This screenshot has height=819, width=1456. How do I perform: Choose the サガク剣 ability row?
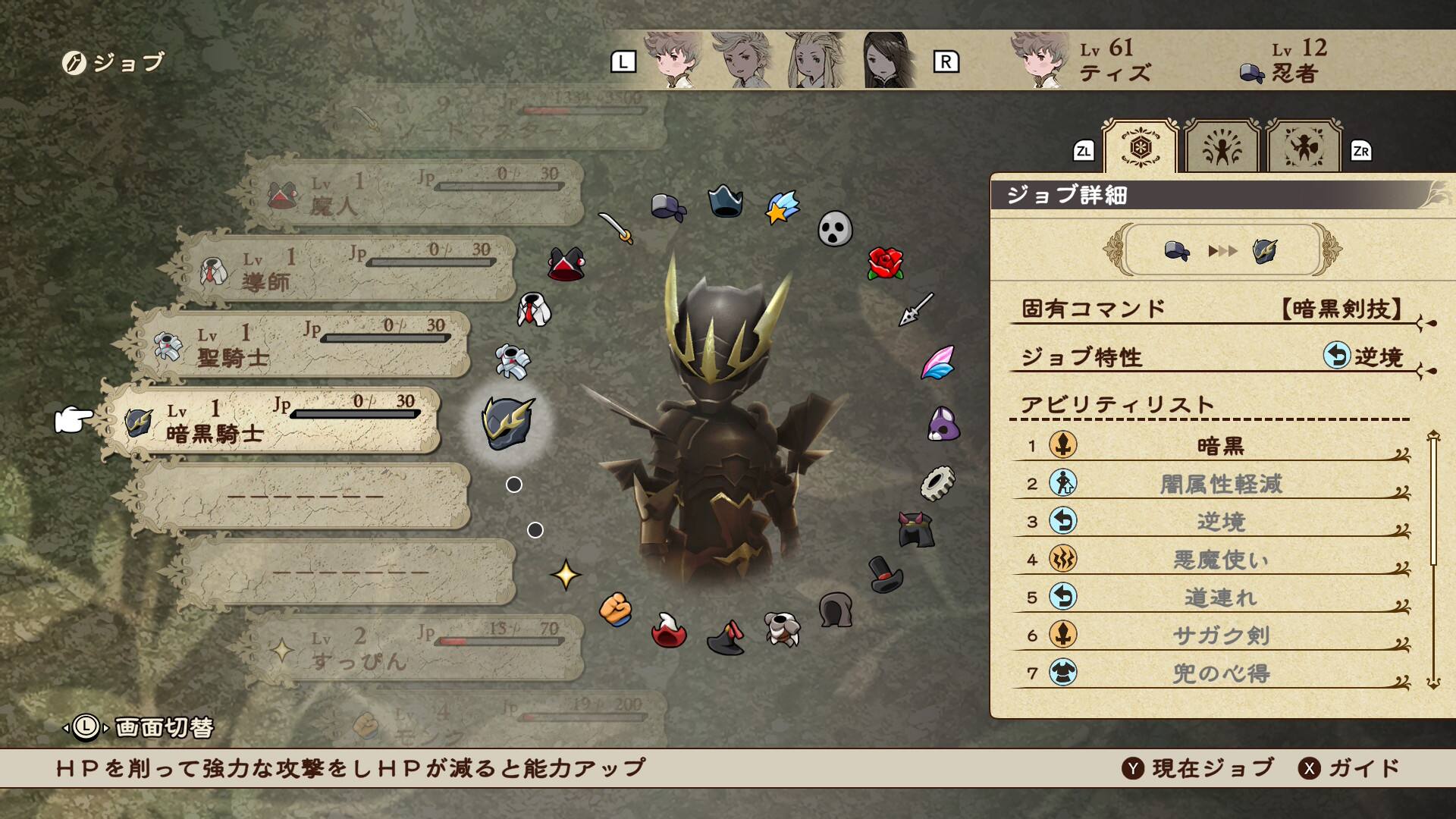[x=1219, y=635]
